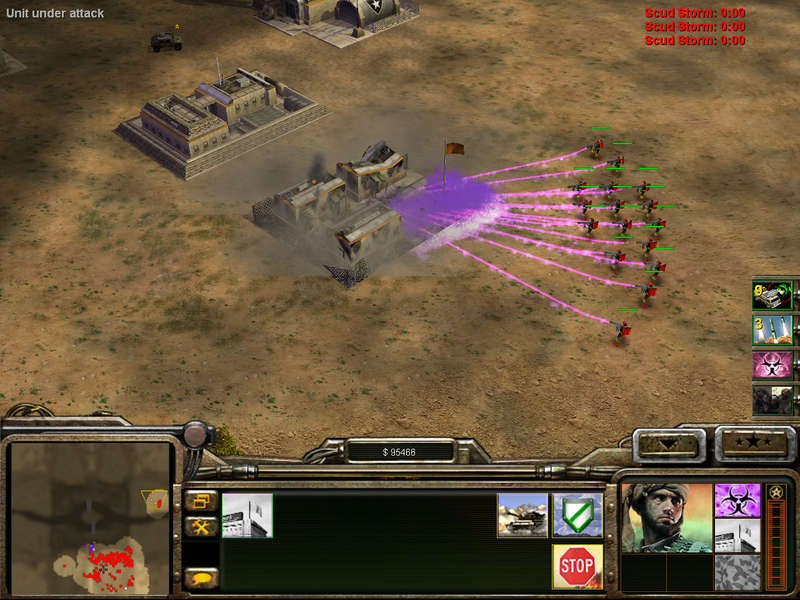Choose the green shield guard command
Screen dimensions: 800x600
pyautogui.click(x=577, y=514)
